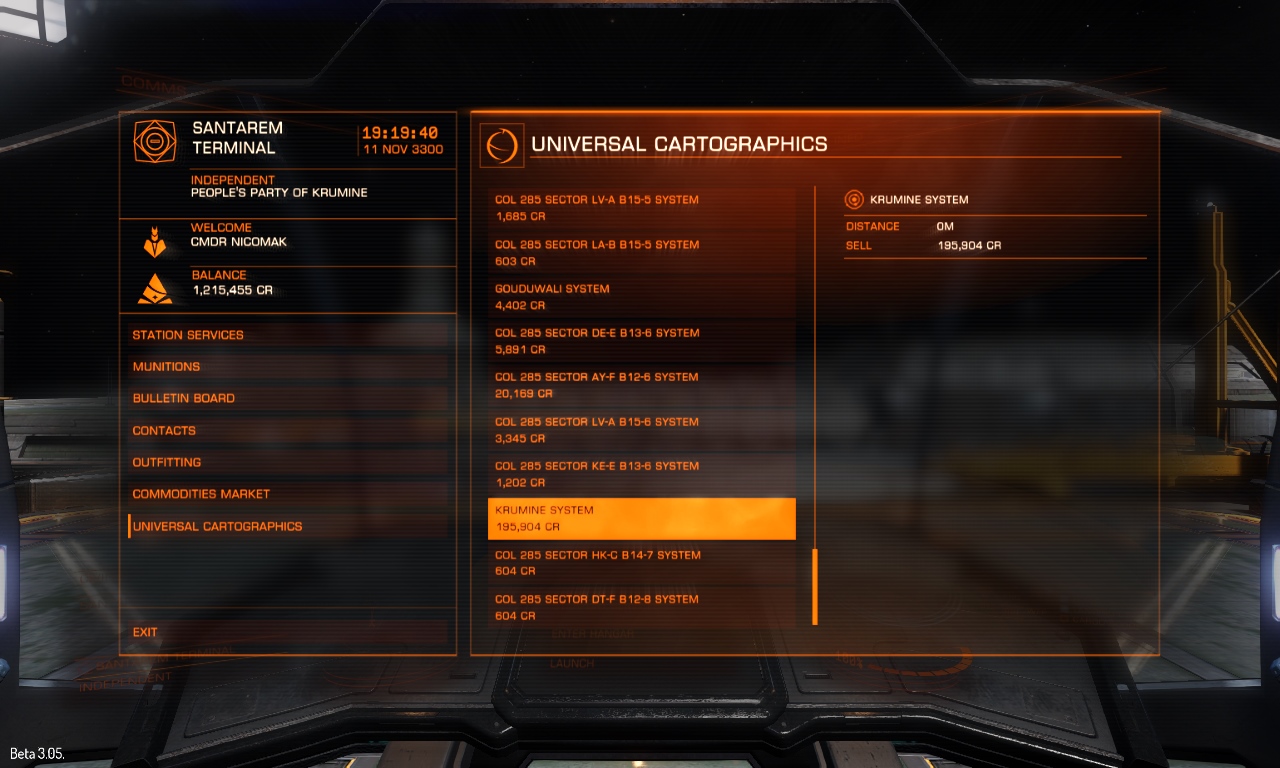Select Universal Cartographics in the sidebar
Image resolution: width=1280 pixels, height=768 pixels.
[x=217, y=526]
